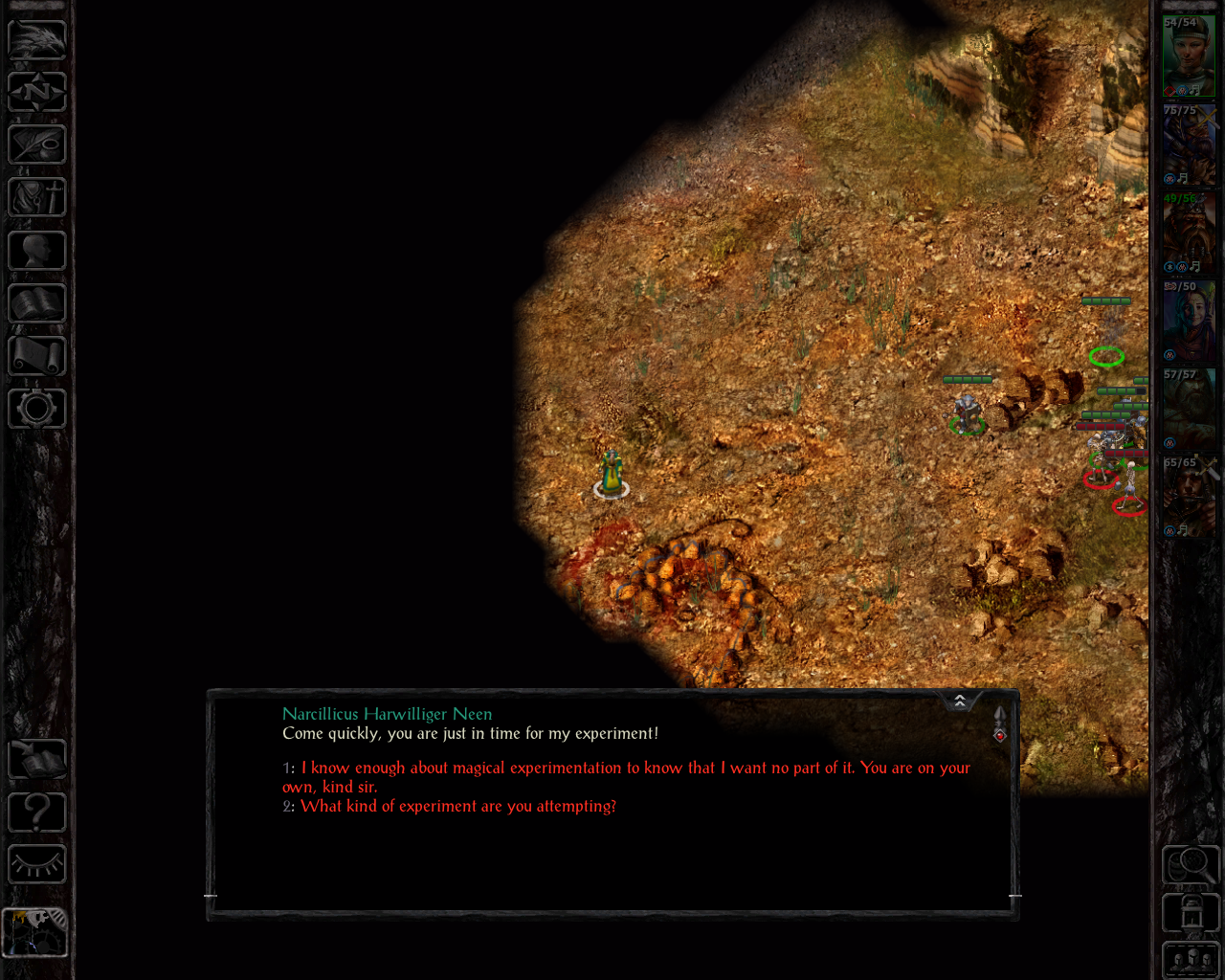Viewport: 1225px width, 980px height.
Task: Click the padlock button
Action: (1191, 913)
